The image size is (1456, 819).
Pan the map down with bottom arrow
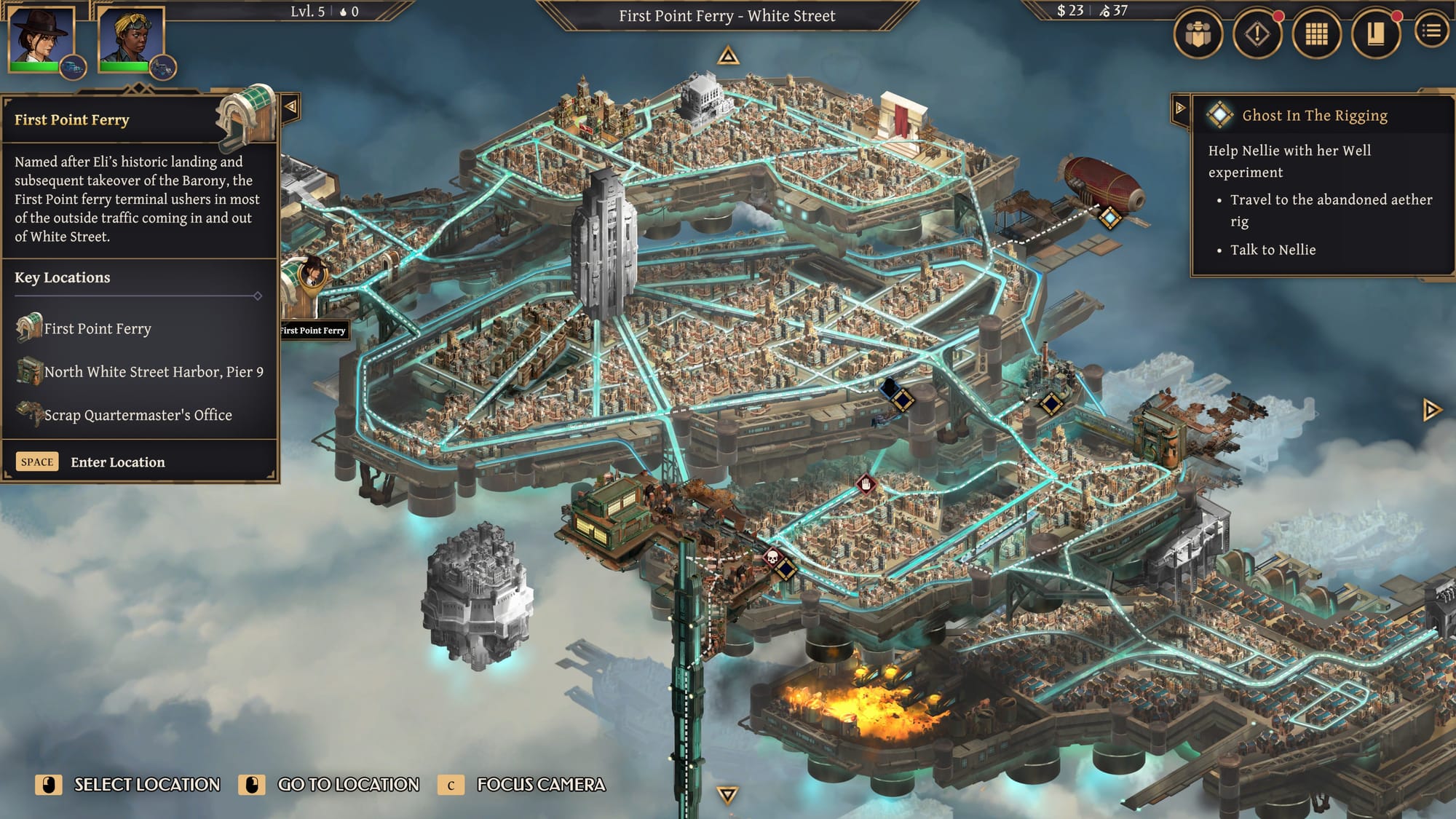point(727,794)
